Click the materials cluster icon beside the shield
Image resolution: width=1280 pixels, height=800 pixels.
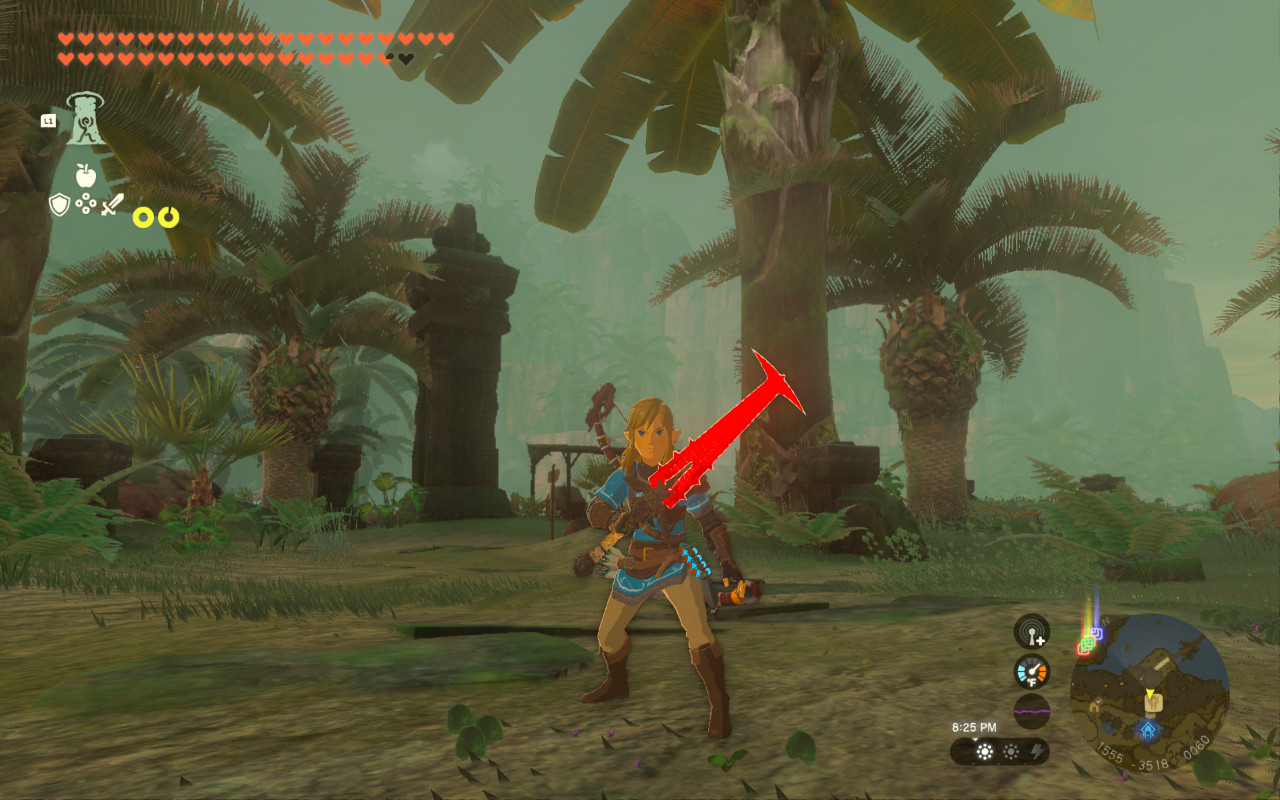tap(86, 203)
